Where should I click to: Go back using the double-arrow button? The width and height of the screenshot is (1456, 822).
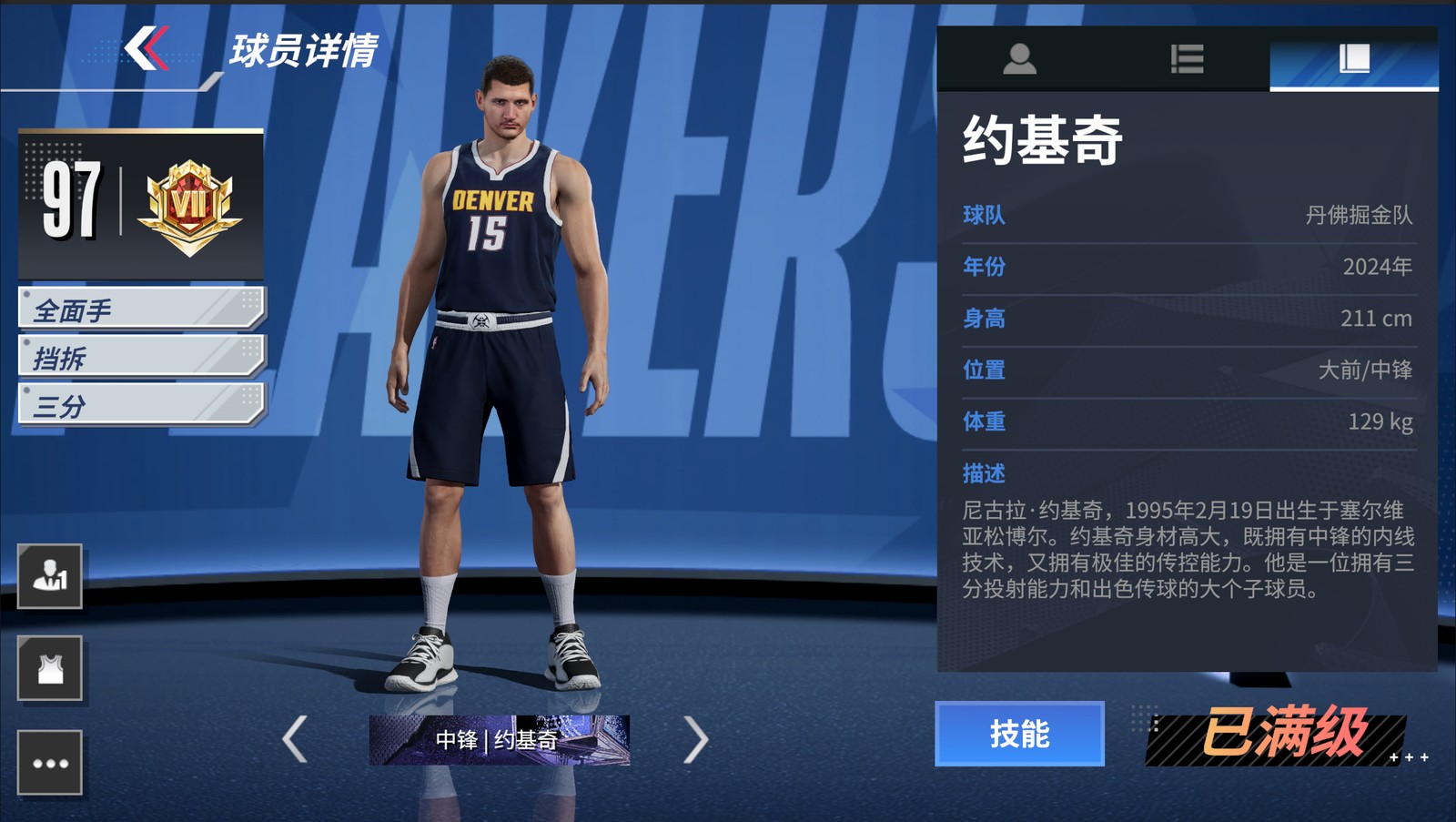pyautogui.click(x=147, y=48)
